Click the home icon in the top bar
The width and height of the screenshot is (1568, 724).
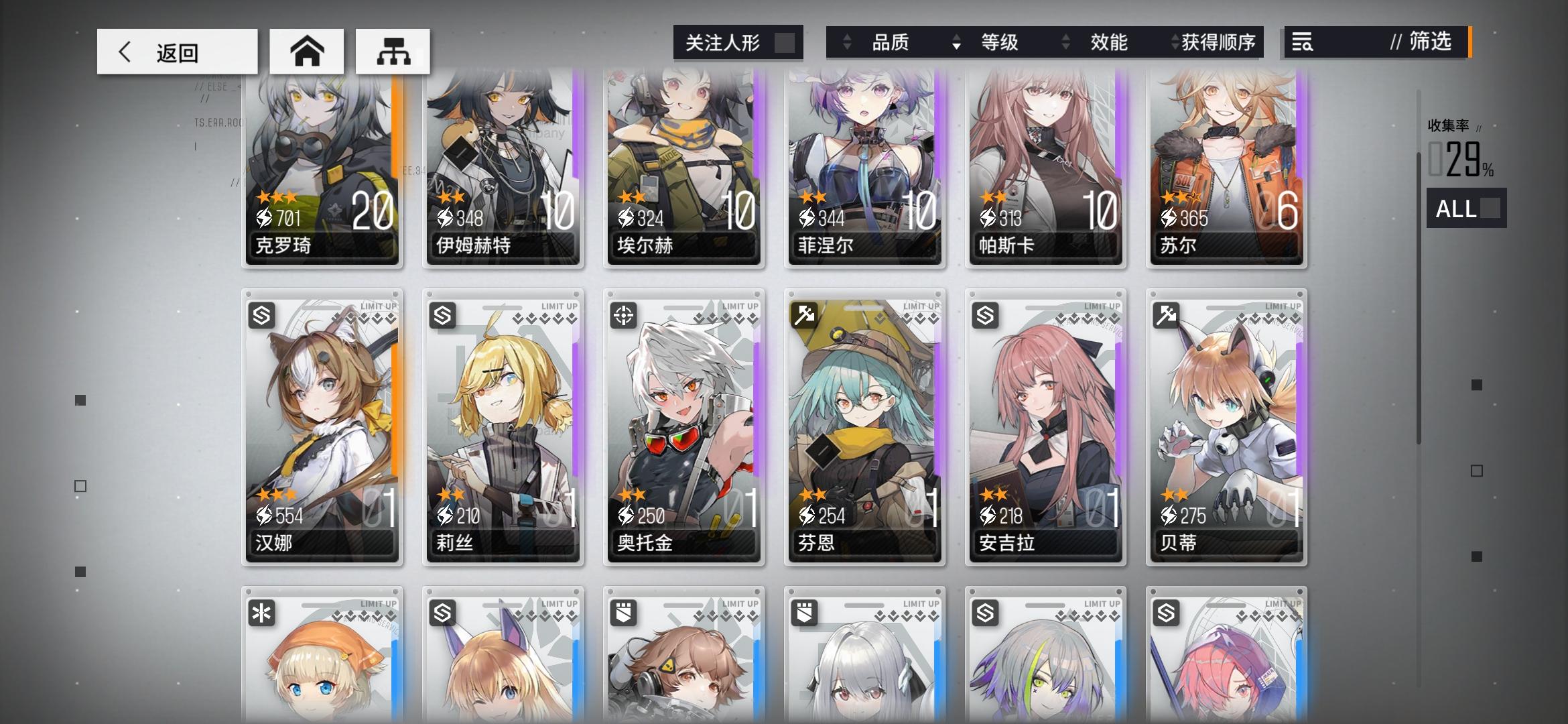point(308,50)
